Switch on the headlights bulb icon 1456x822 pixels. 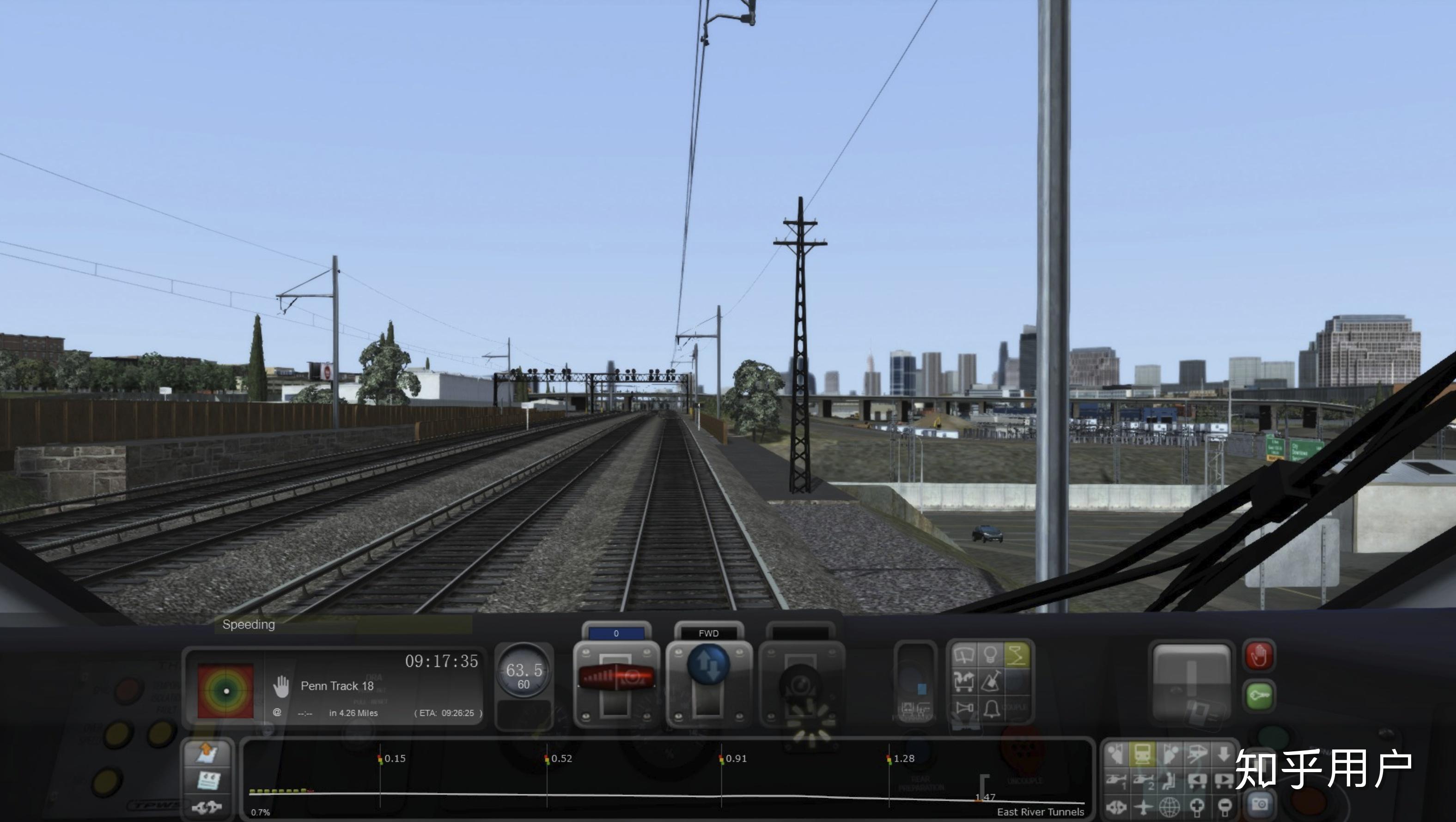[x=990, y=655]
